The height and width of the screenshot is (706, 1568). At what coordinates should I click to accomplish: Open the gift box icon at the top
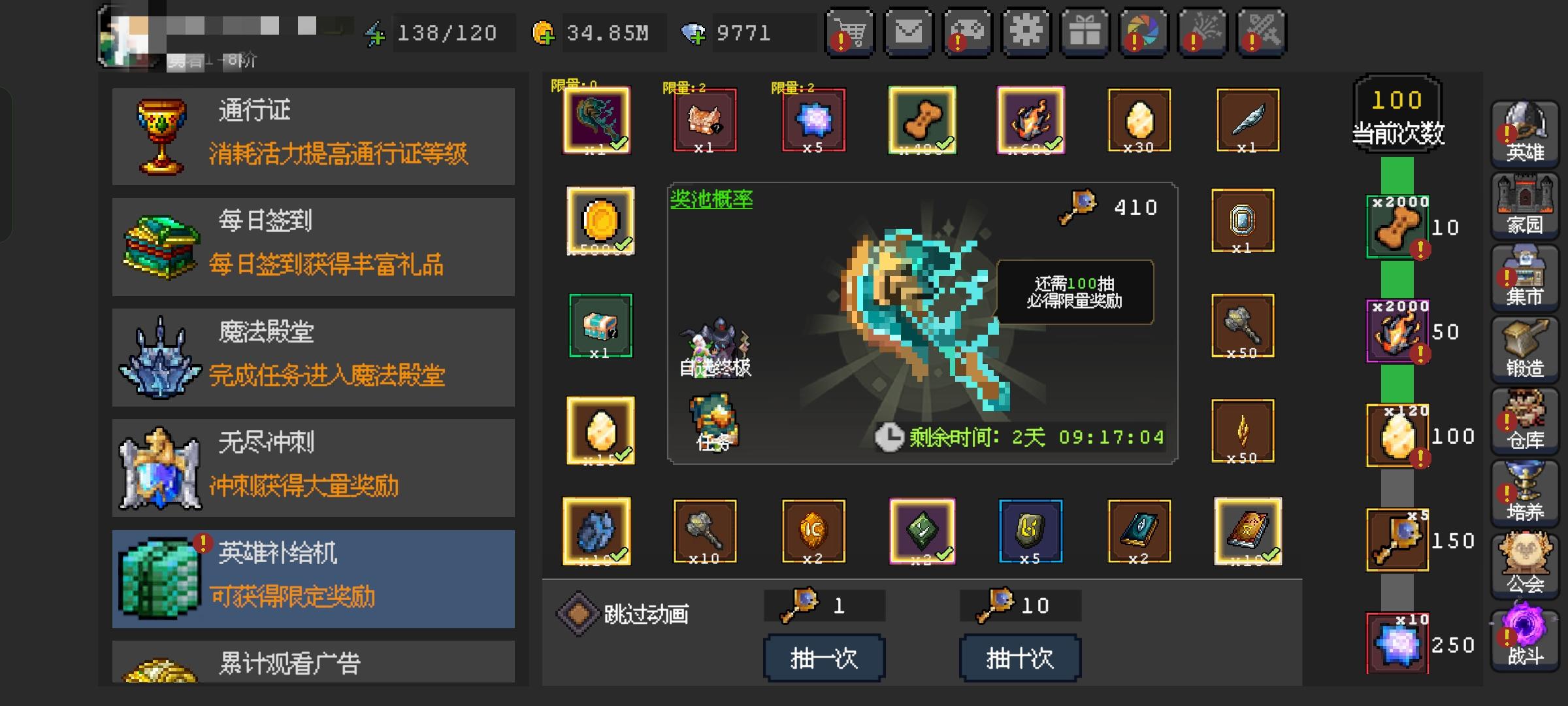(x=1085, y=31)
